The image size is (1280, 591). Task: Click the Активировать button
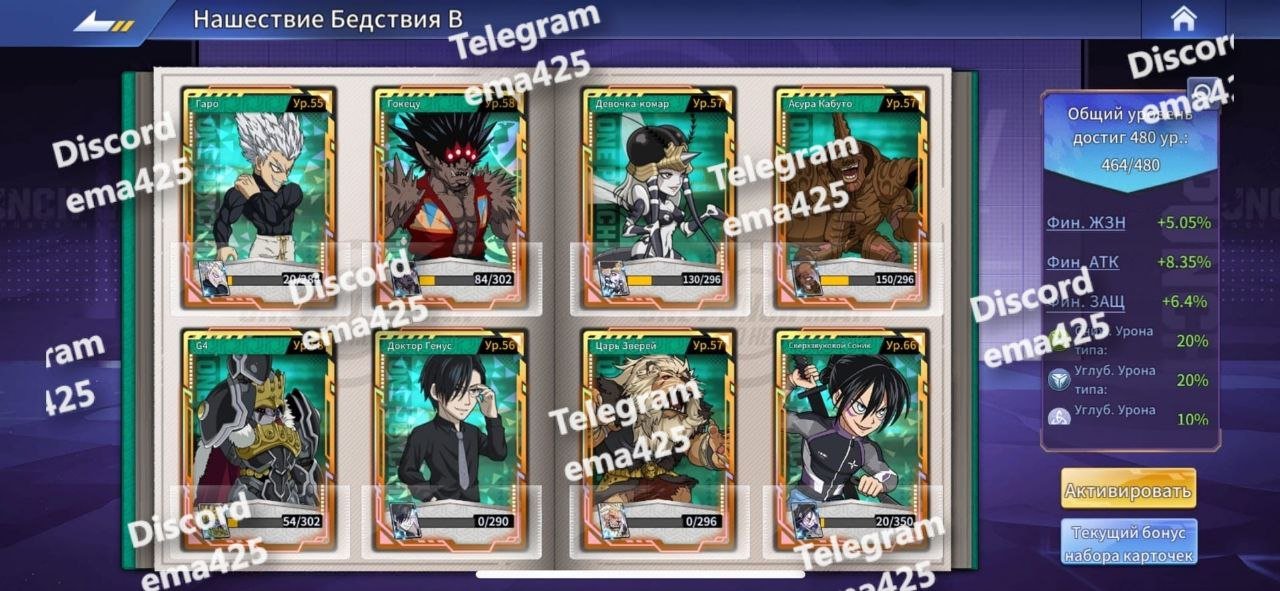click(1128, 491)
